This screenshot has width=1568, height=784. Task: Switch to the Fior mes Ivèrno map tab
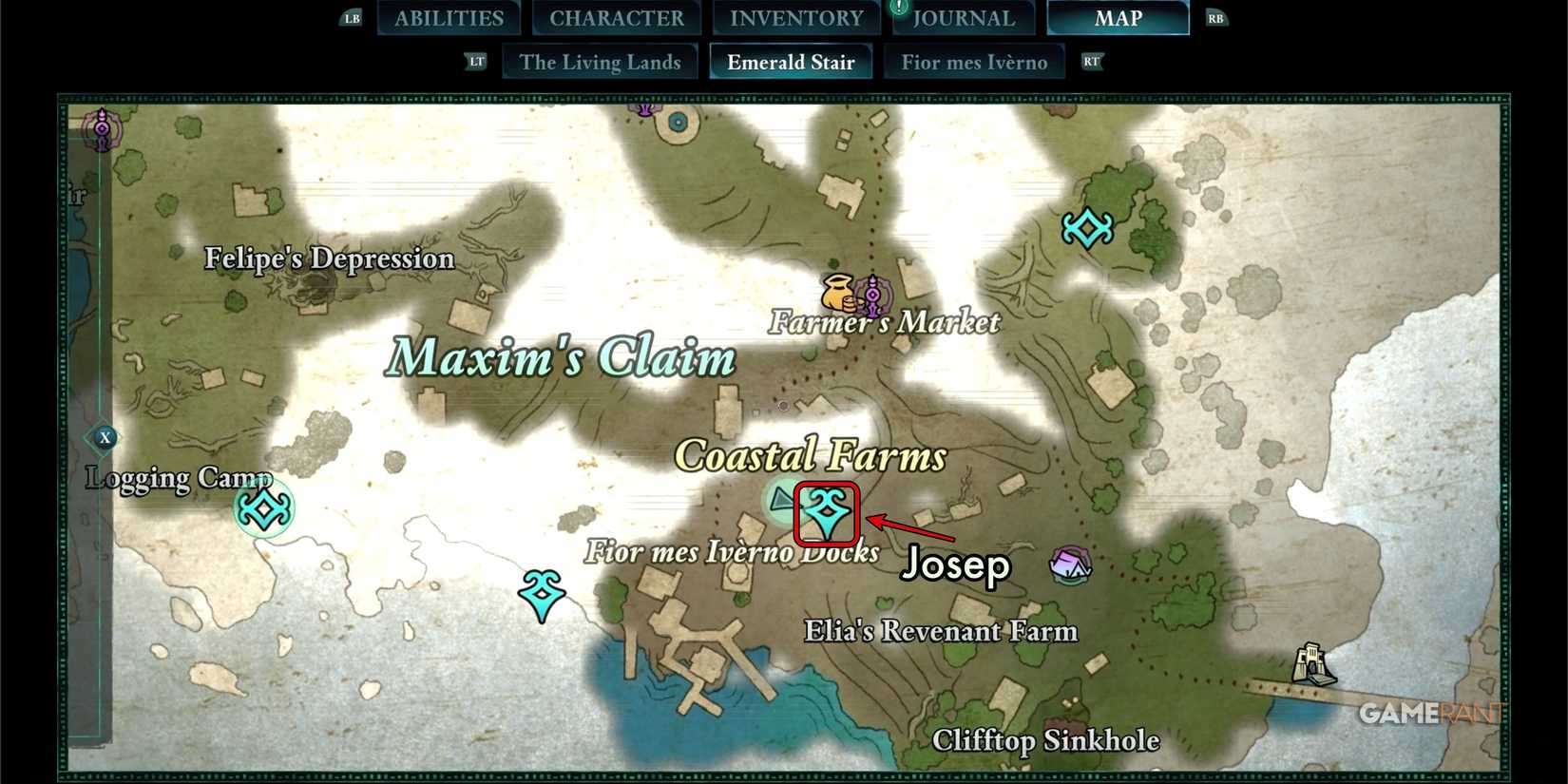[974, 61]
